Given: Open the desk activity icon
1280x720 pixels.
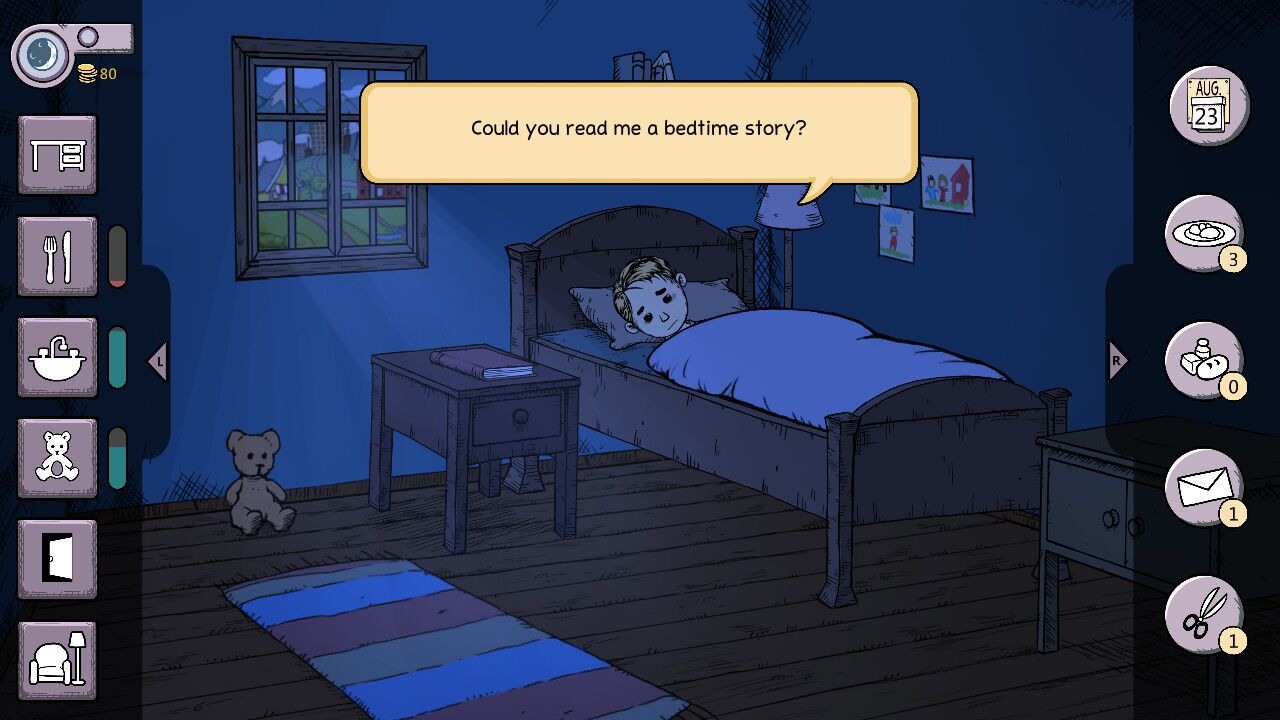Looking at the screenshot, I should pyautogui.click(x=57, y=155).
